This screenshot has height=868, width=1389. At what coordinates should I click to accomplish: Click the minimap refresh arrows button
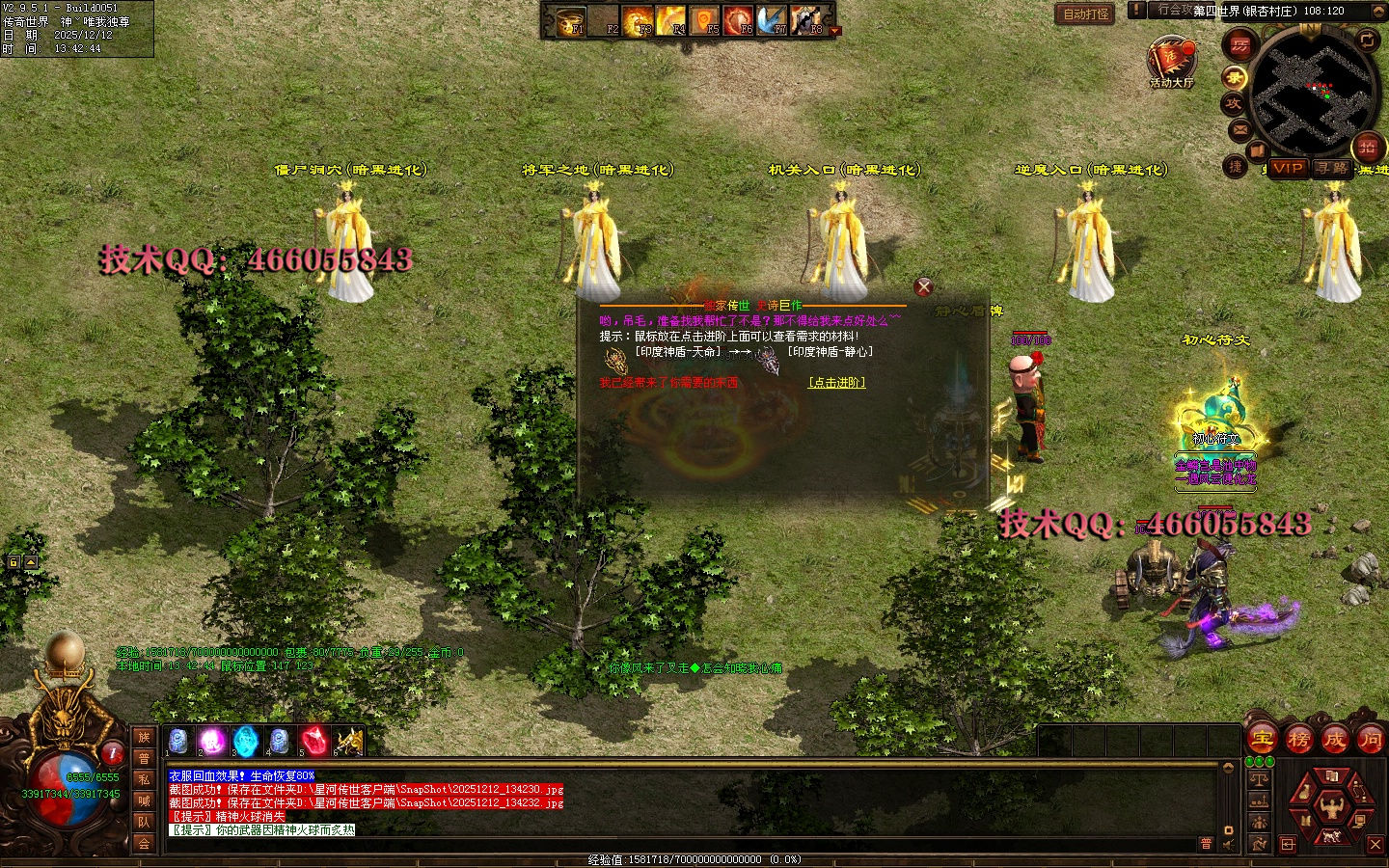pos(1367,40)
